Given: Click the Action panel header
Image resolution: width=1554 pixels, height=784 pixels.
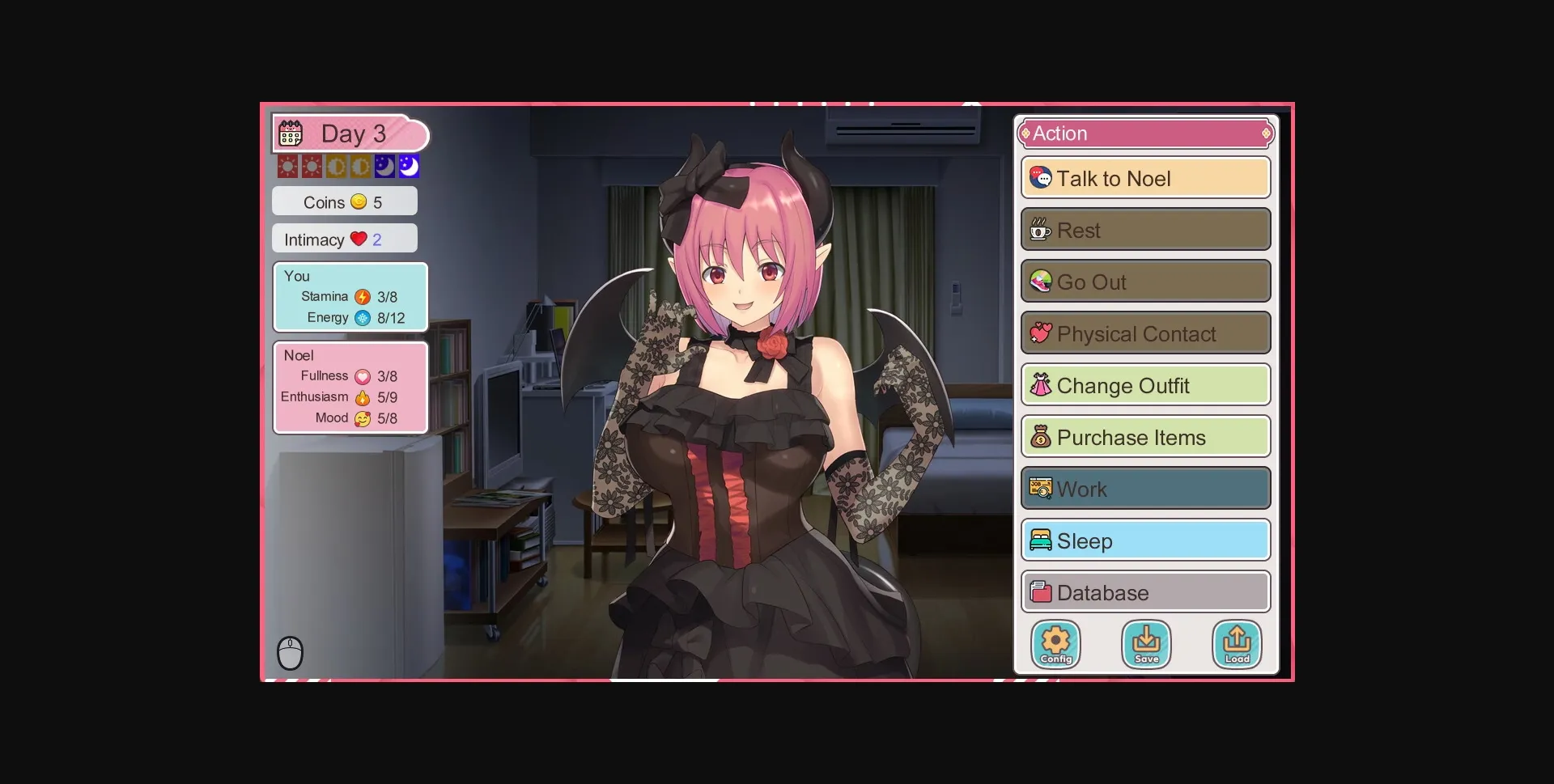Looking at the screenshot, I should click(x=1146, y=133).
